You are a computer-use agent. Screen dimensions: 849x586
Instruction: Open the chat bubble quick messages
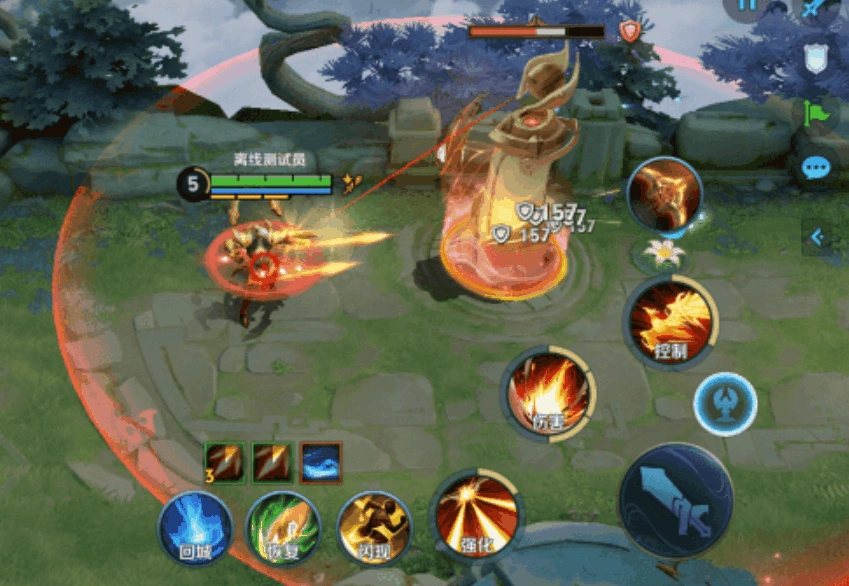click(x=817, y=167)
